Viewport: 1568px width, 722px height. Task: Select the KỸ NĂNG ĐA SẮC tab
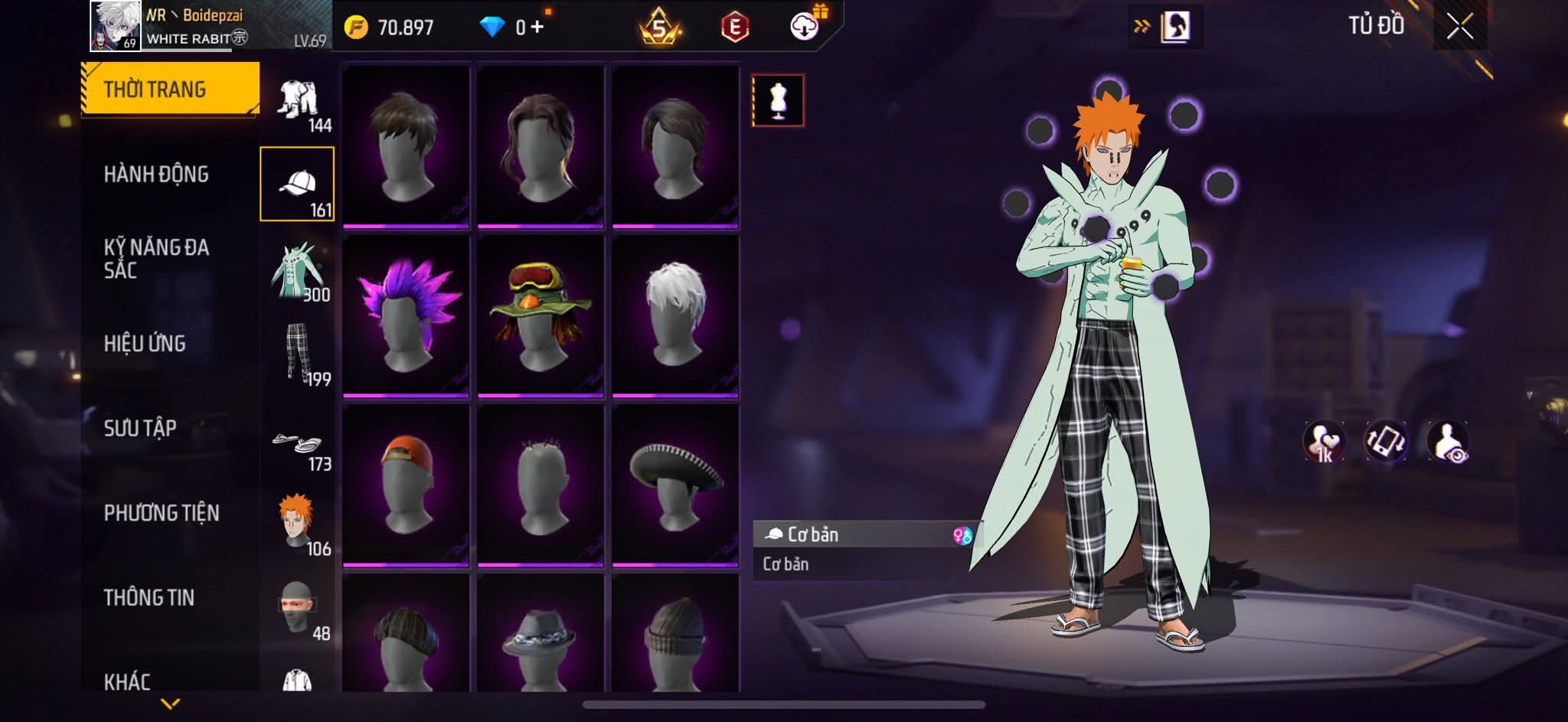coord(156,259)
